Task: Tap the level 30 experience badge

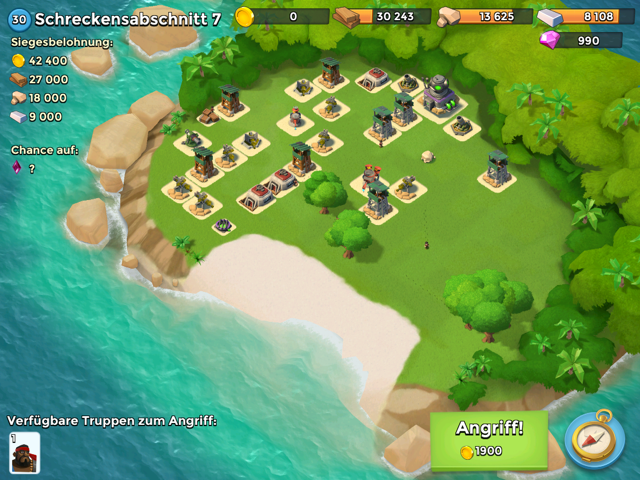Action: (x=19, y=19)
